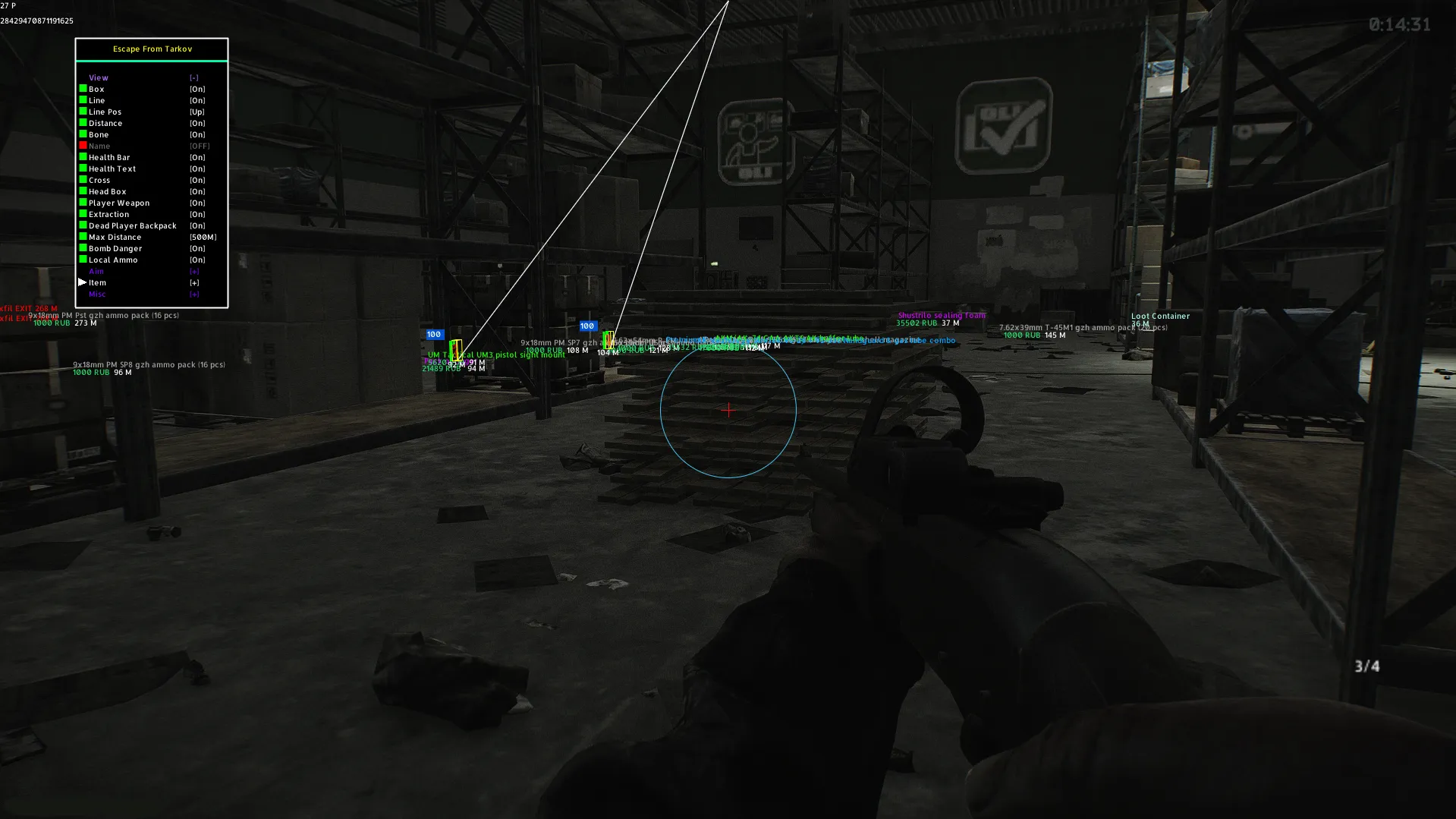Screen dimensions: 1456x819
Task: Click the green square beside Extraction
Action: [83, 214]
